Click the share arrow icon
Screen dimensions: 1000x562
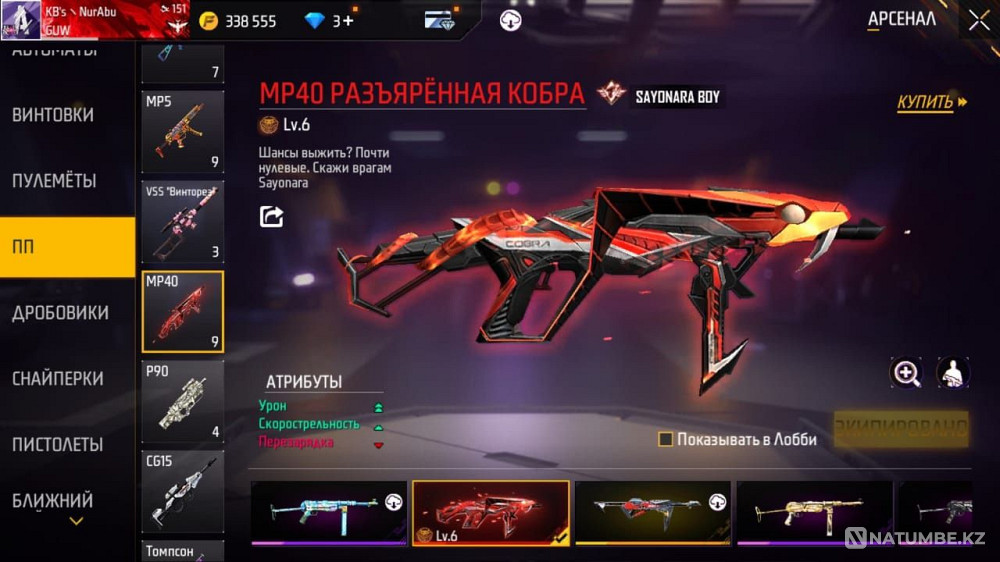point(271,216)
